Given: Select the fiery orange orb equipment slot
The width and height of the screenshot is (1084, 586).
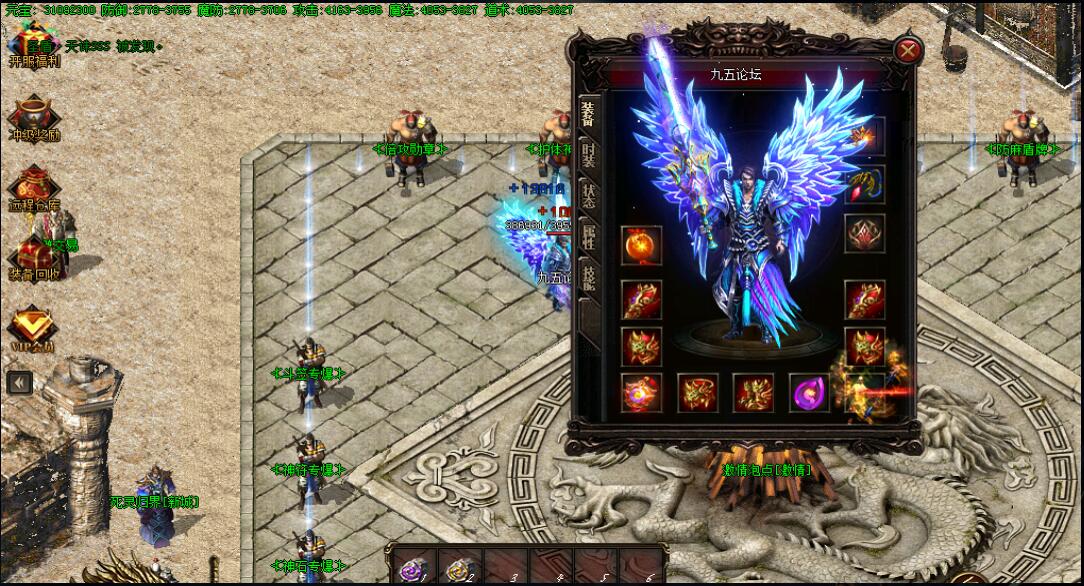Looking at the screenshot, I should [641, 245].
